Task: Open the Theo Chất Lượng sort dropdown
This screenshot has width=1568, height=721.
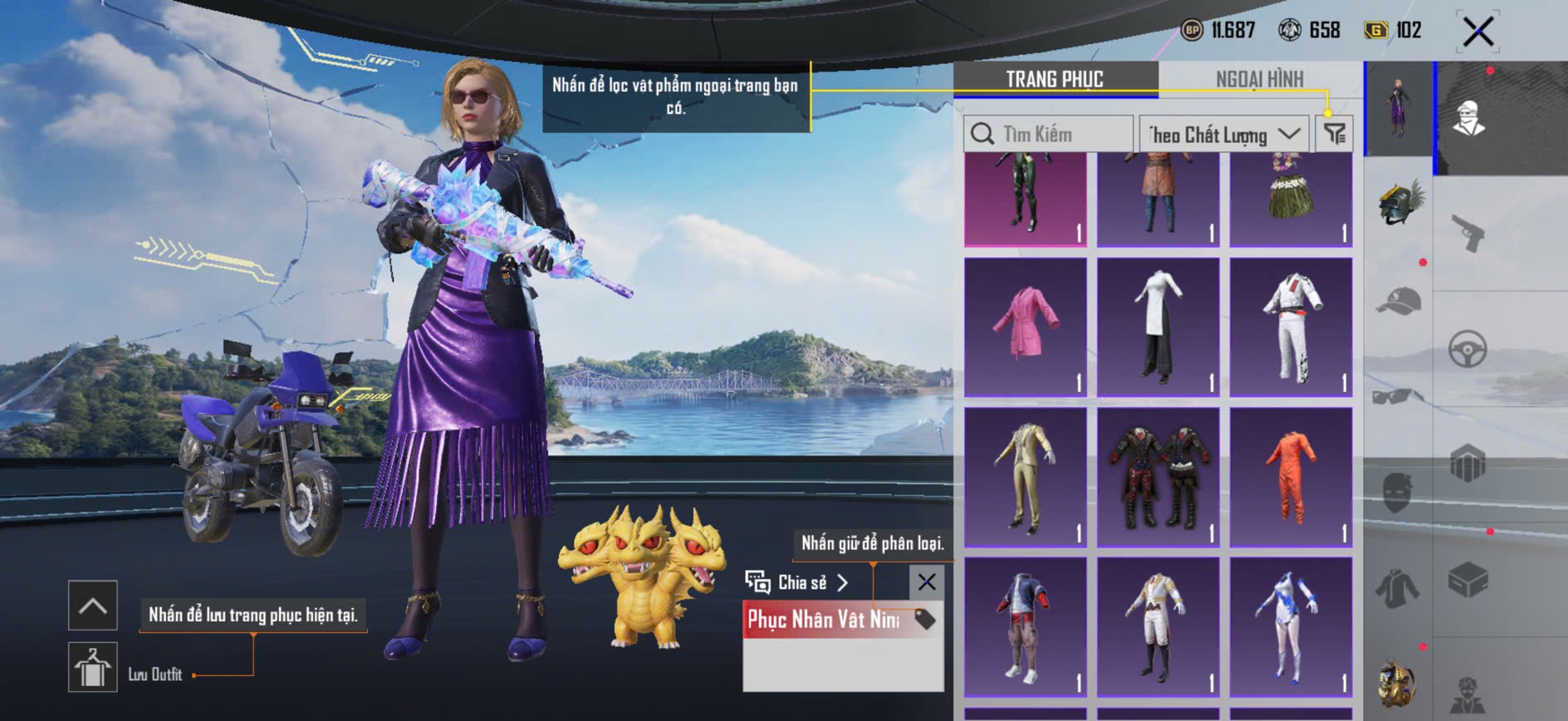Action: [1223, 134]
